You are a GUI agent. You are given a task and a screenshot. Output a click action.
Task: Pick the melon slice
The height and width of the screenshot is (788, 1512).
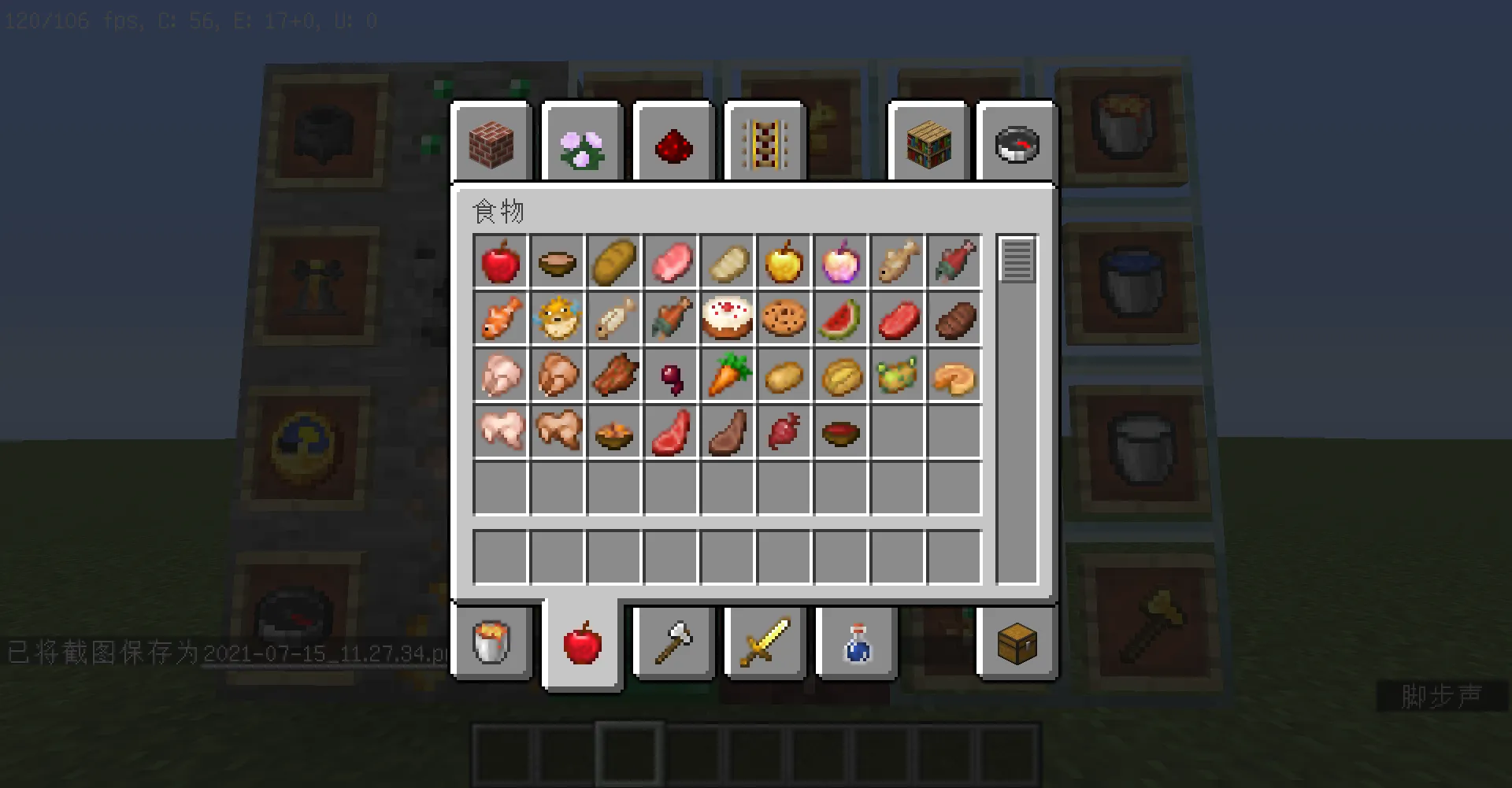point(841,319)
